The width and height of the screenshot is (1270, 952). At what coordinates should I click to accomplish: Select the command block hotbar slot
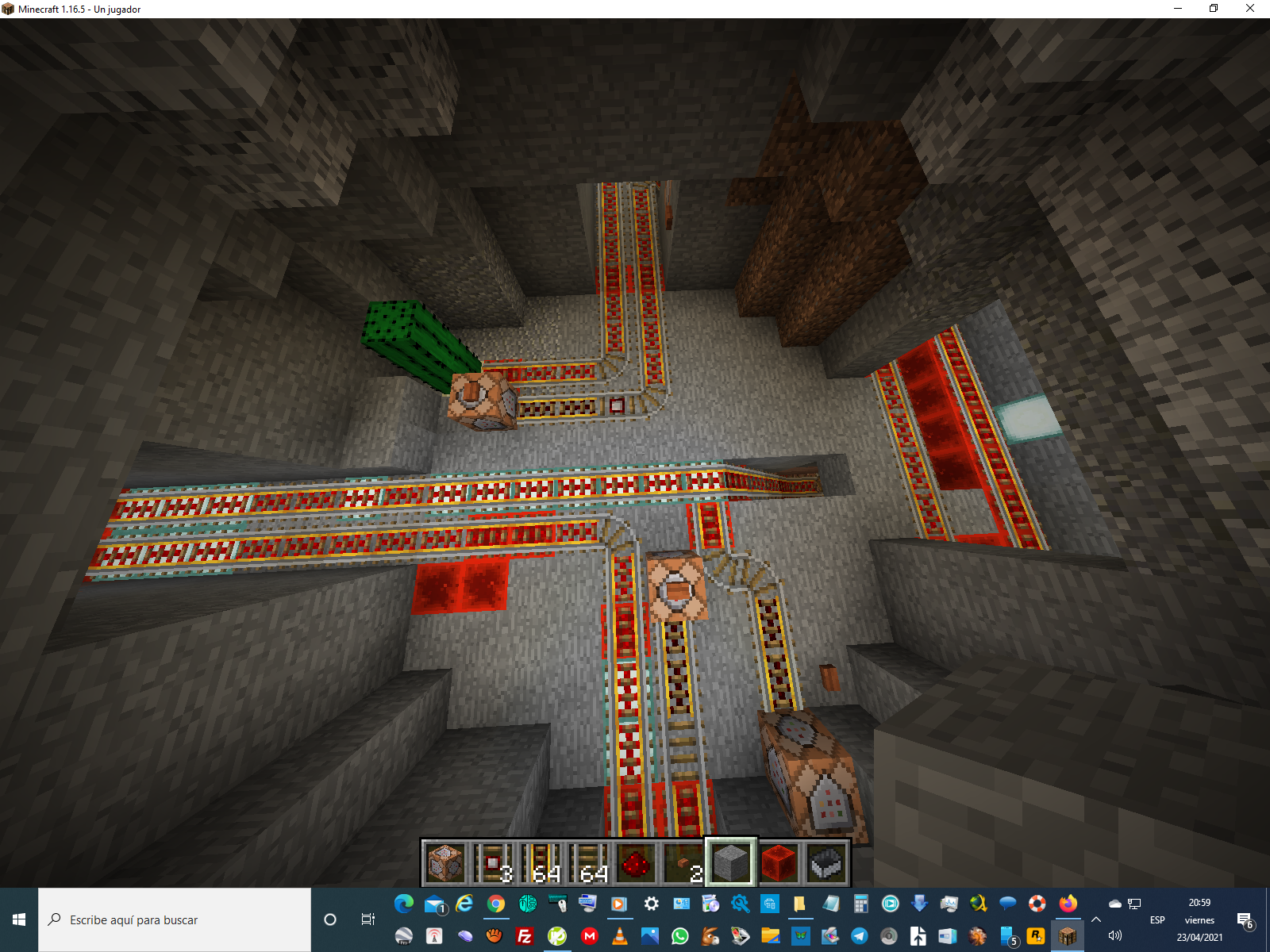click(444, 862)
